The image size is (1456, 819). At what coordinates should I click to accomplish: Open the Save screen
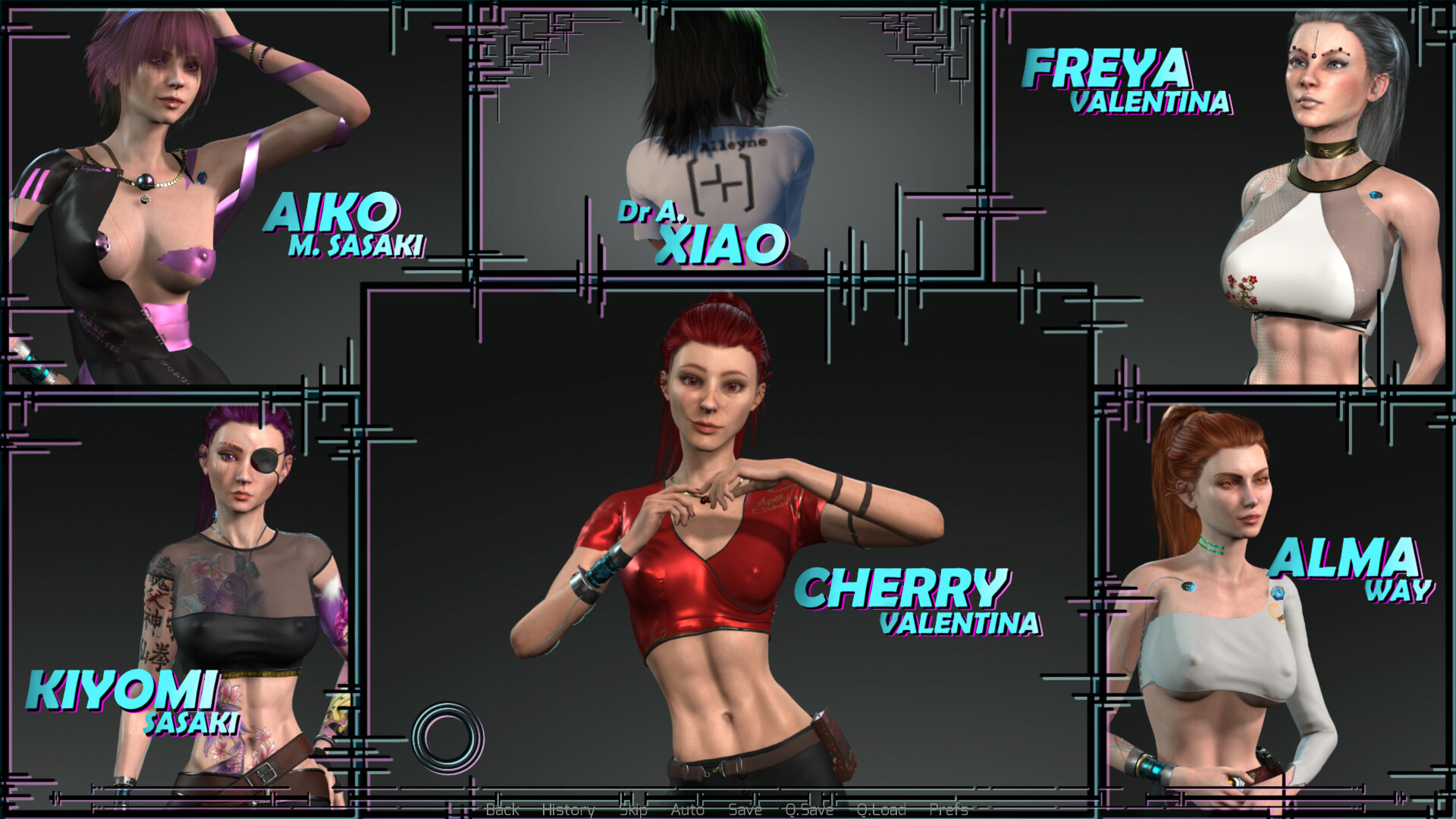pyautogui.click(x=745, y=810)
